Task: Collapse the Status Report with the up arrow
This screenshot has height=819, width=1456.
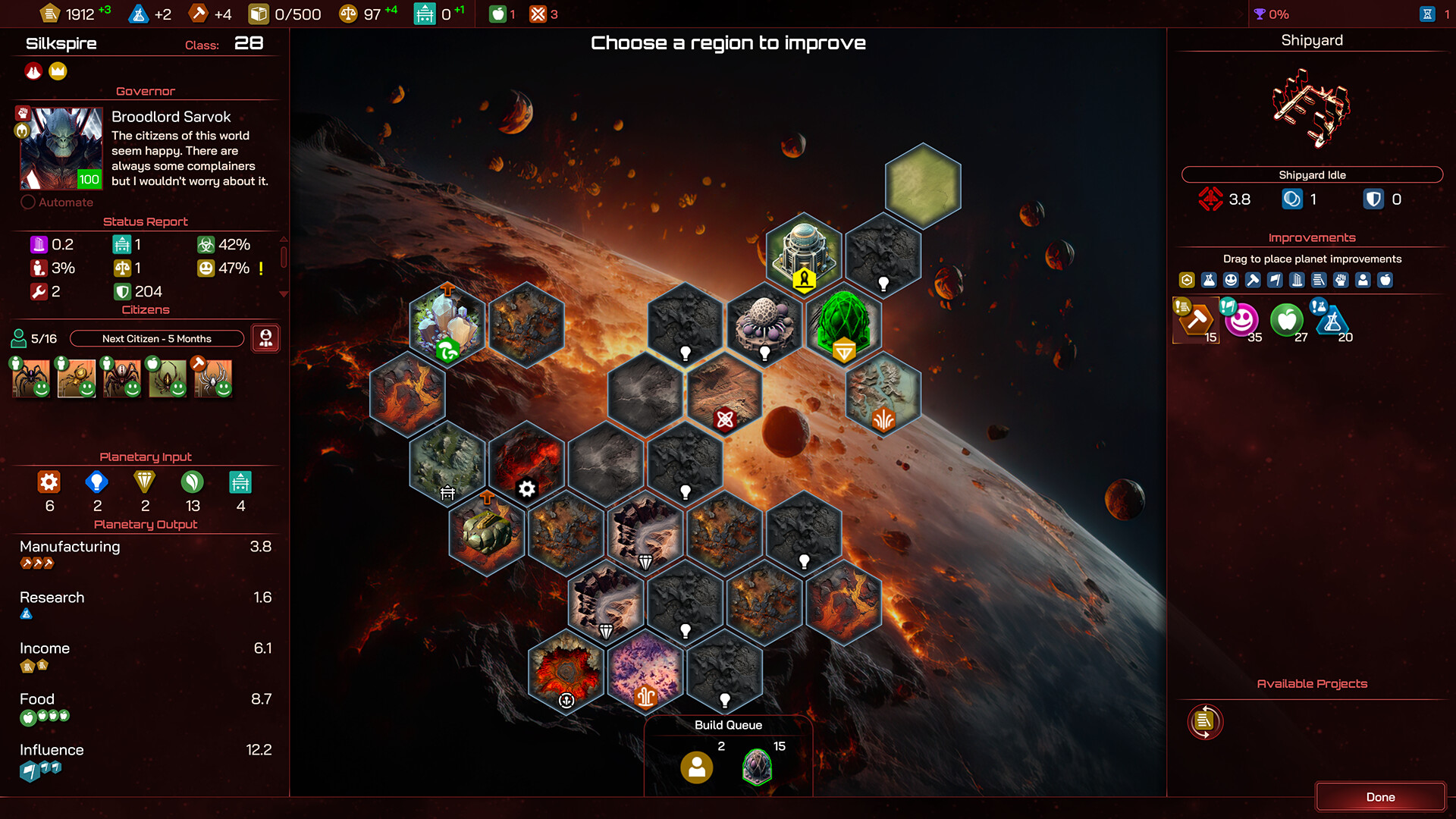Action: 284,239
